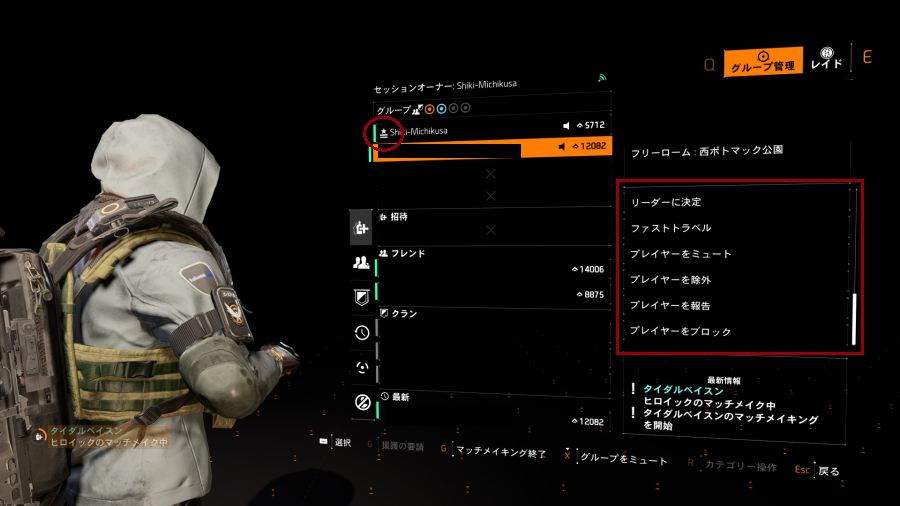900x506 pixels.
Task: Select リーダーに決定 (make leader) option
Action: (665, 202)
